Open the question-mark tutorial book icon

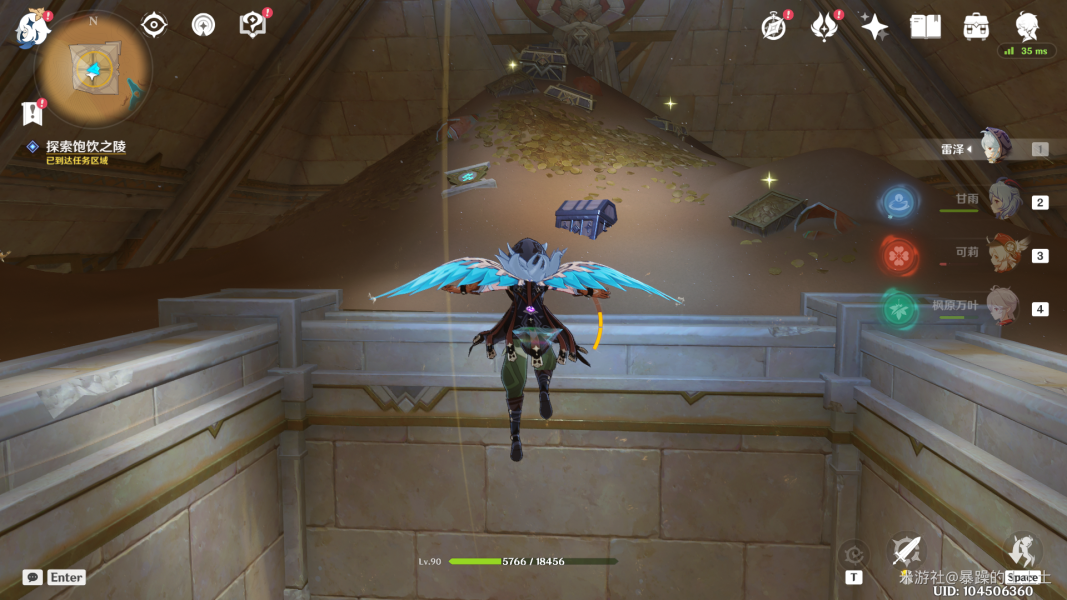[253, 25]
